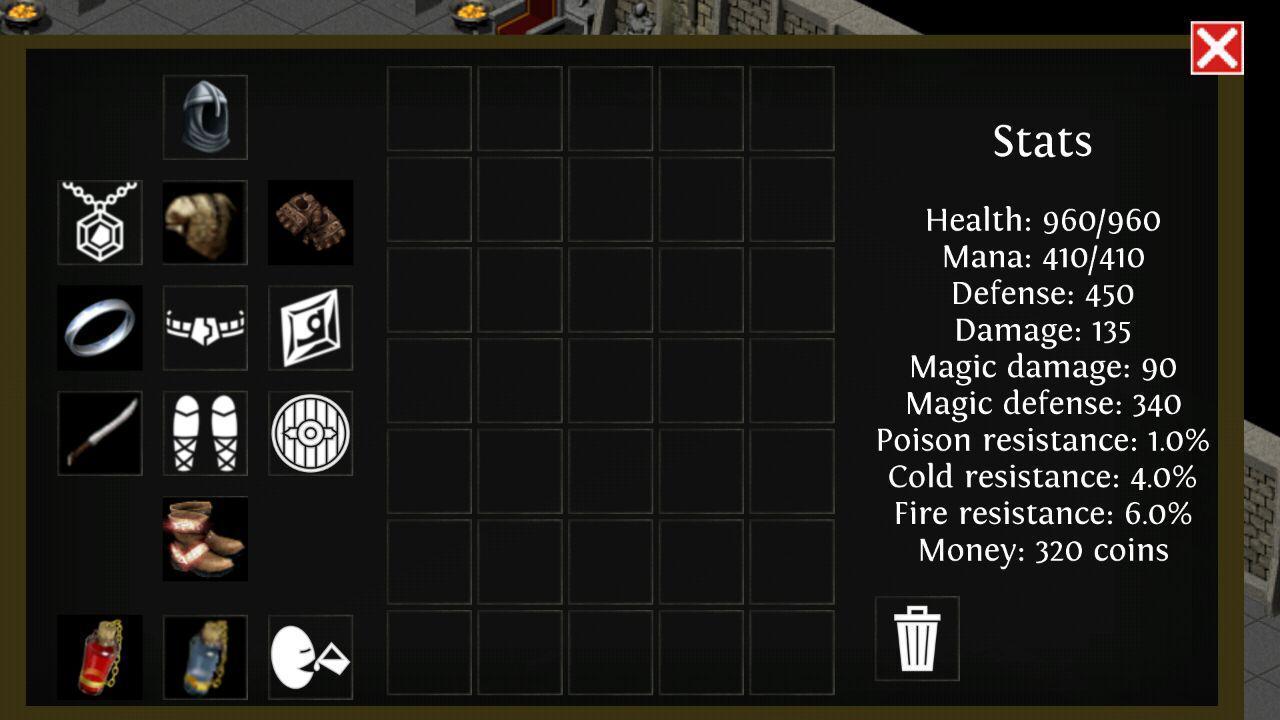Screen dimensions: 1280x720
Task: Click the equipped leggings
Action: [x=205, y=434]
